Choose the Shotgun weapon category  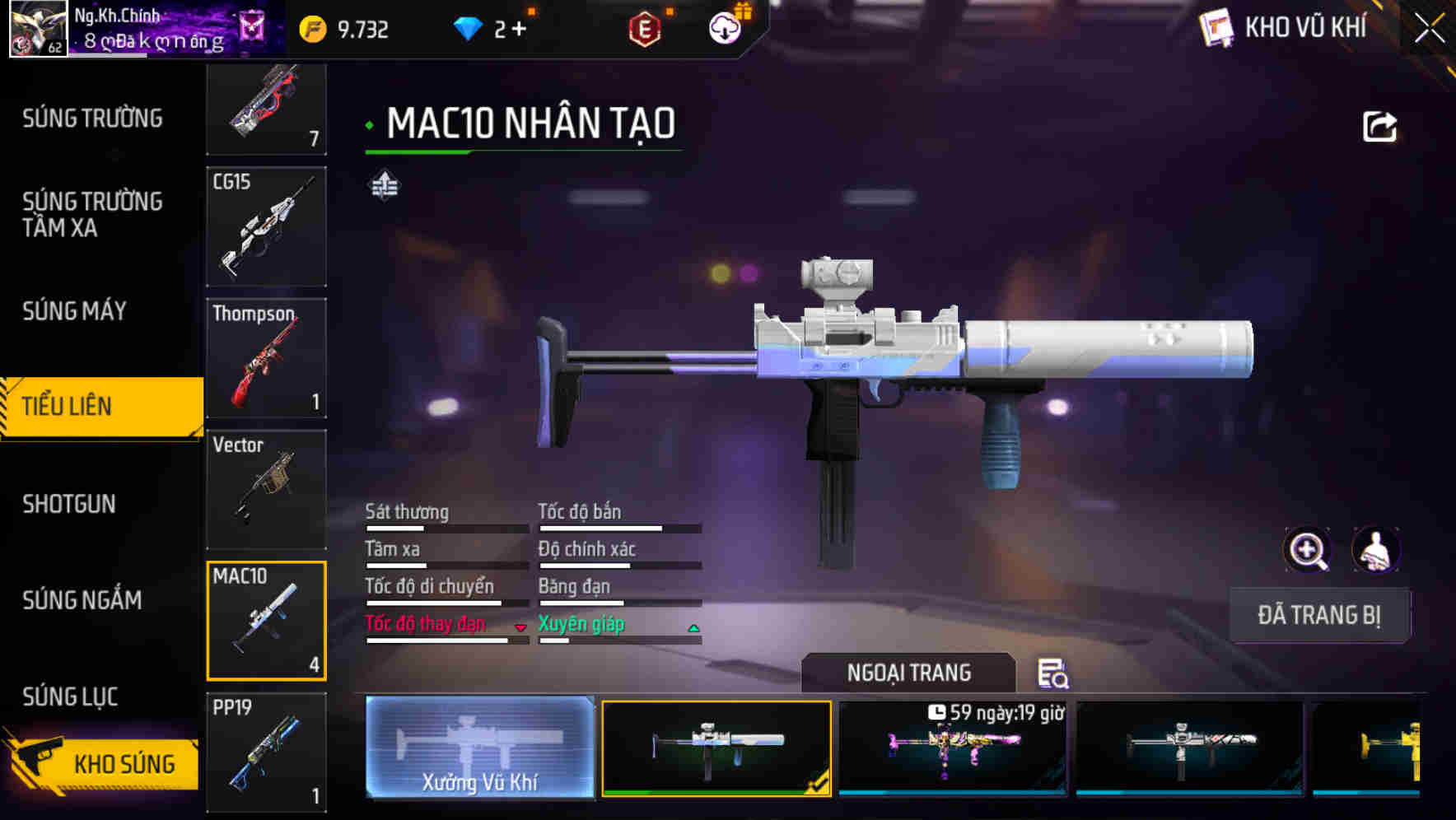coord(69,504)
